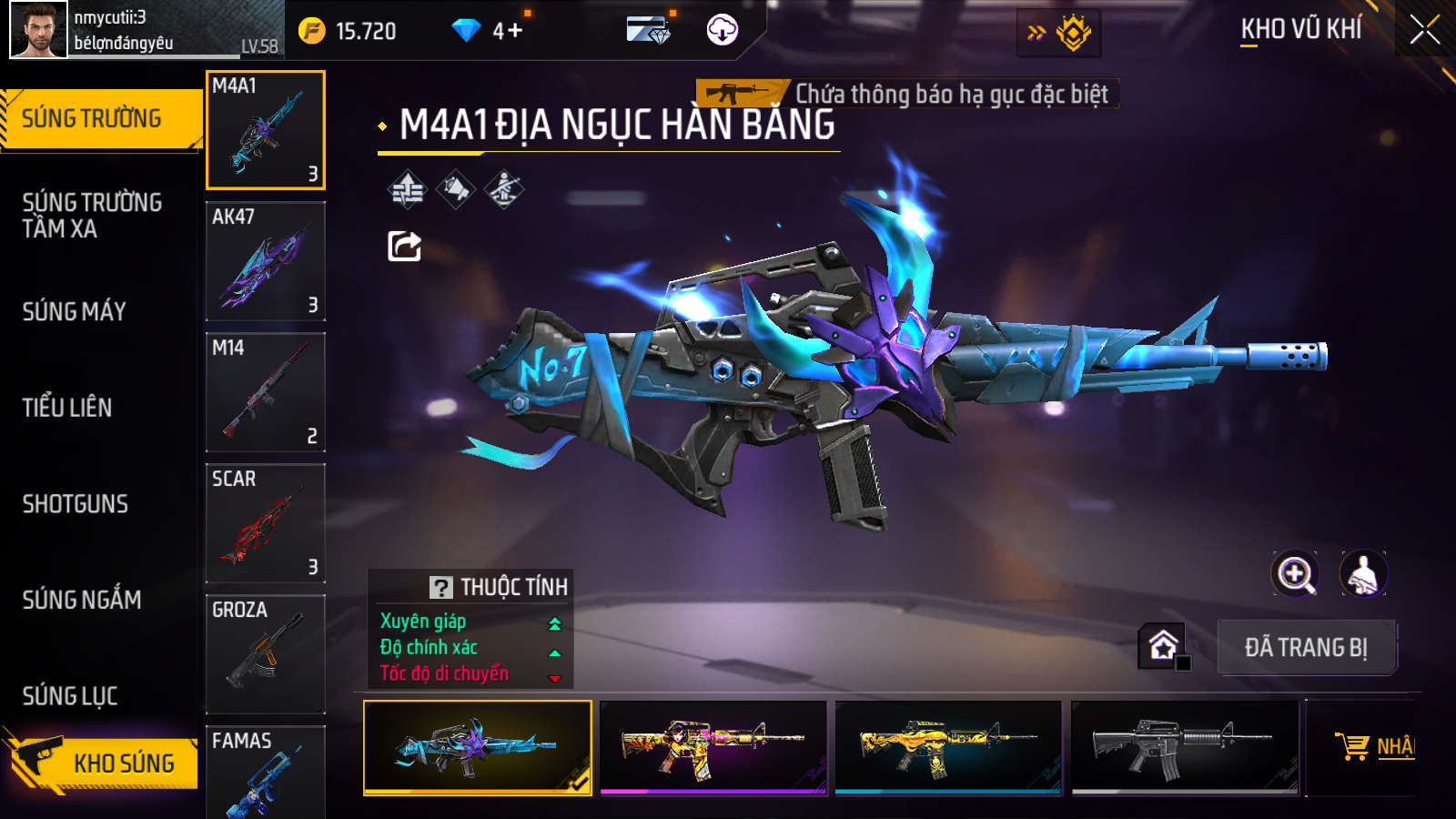Open the player profile avatar
The height and width of the screenshot is (819, 1456).
[x=38, y=30]
